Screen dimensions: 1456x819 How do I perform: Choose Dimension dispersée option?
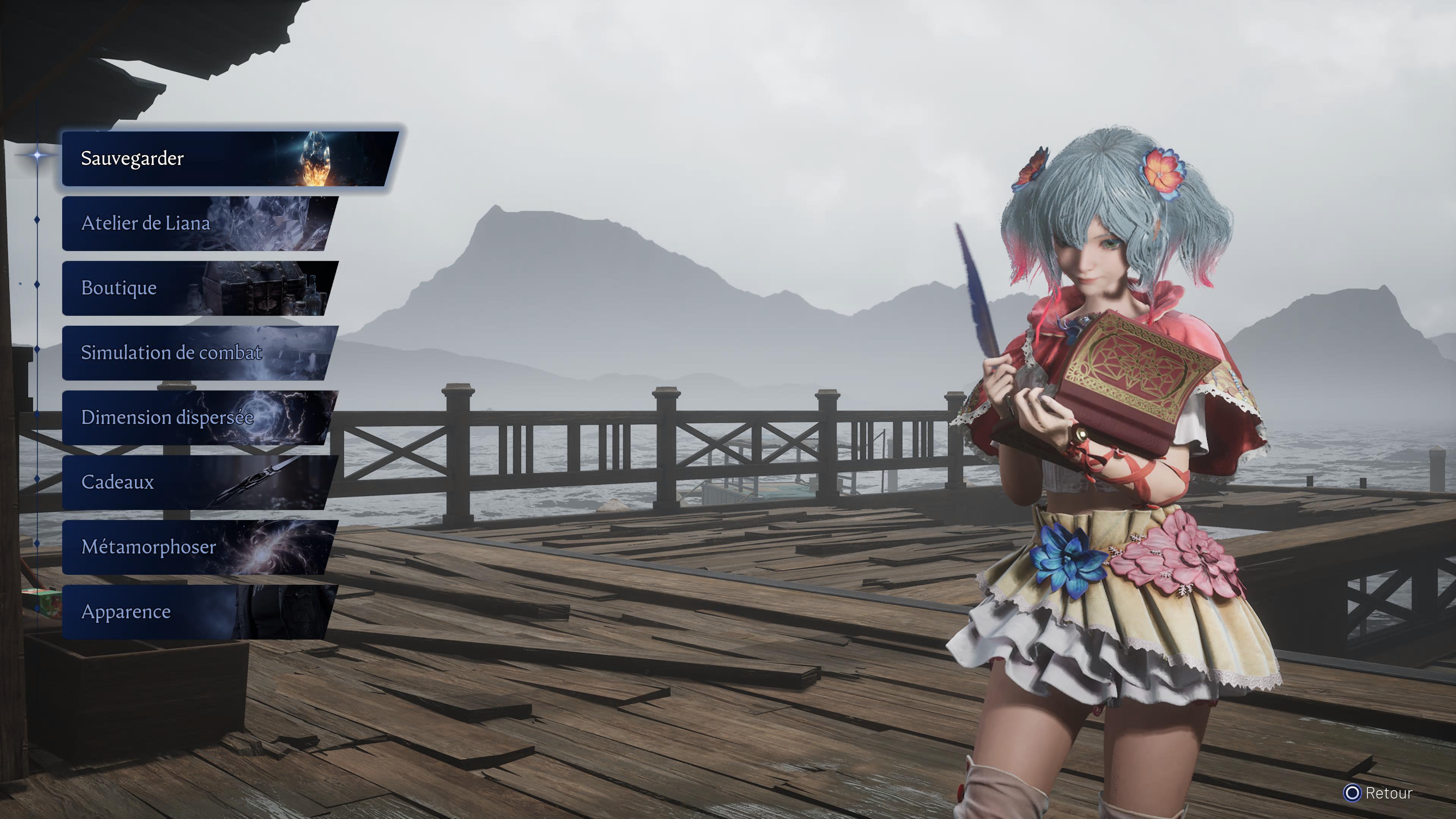[198, 418]
